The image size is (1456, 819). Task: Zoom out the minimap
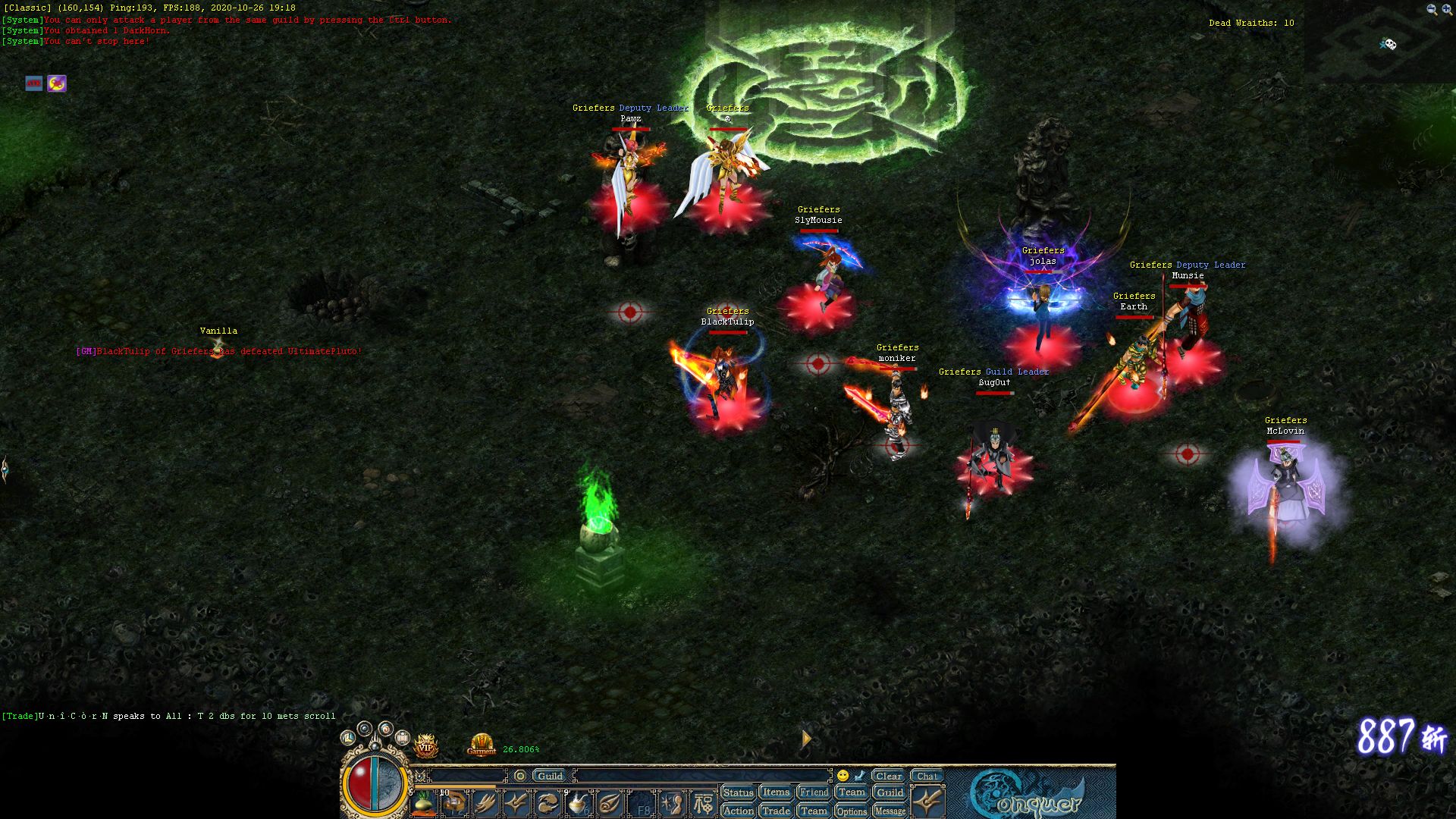(1431, 10)
